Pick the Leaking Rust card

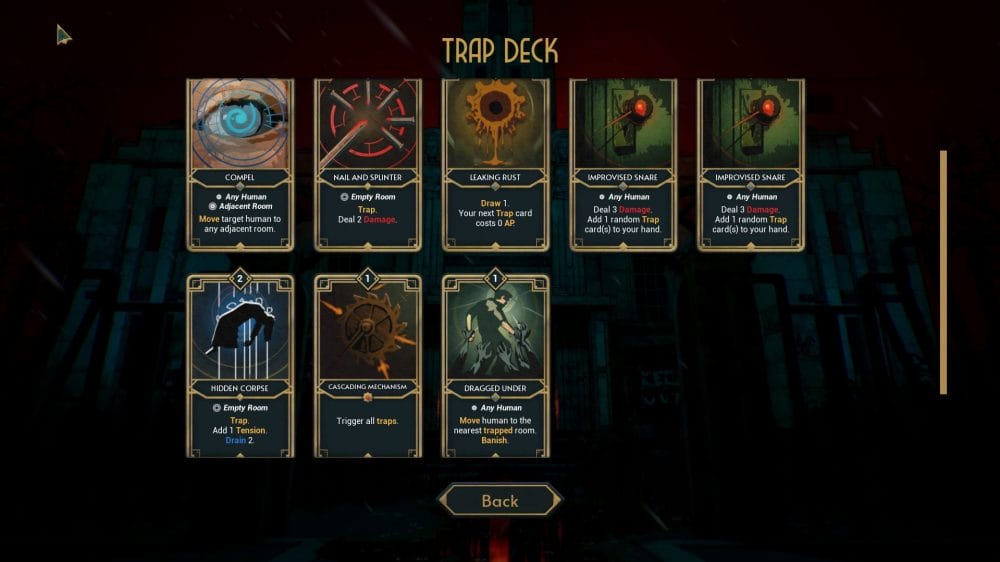(x=496, y=165)
